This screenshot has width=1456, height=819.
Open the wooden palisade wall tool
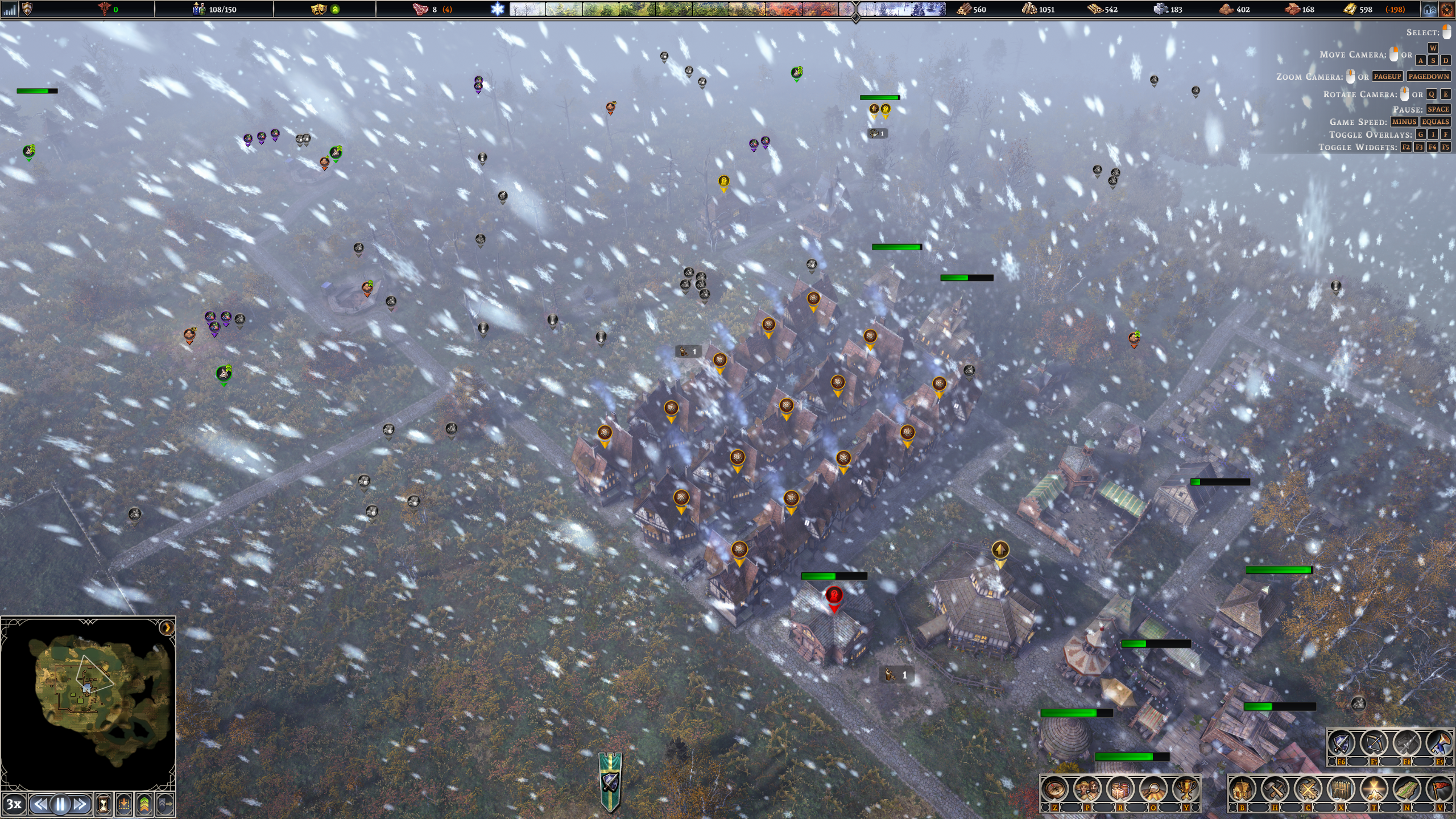(1341, 789)
